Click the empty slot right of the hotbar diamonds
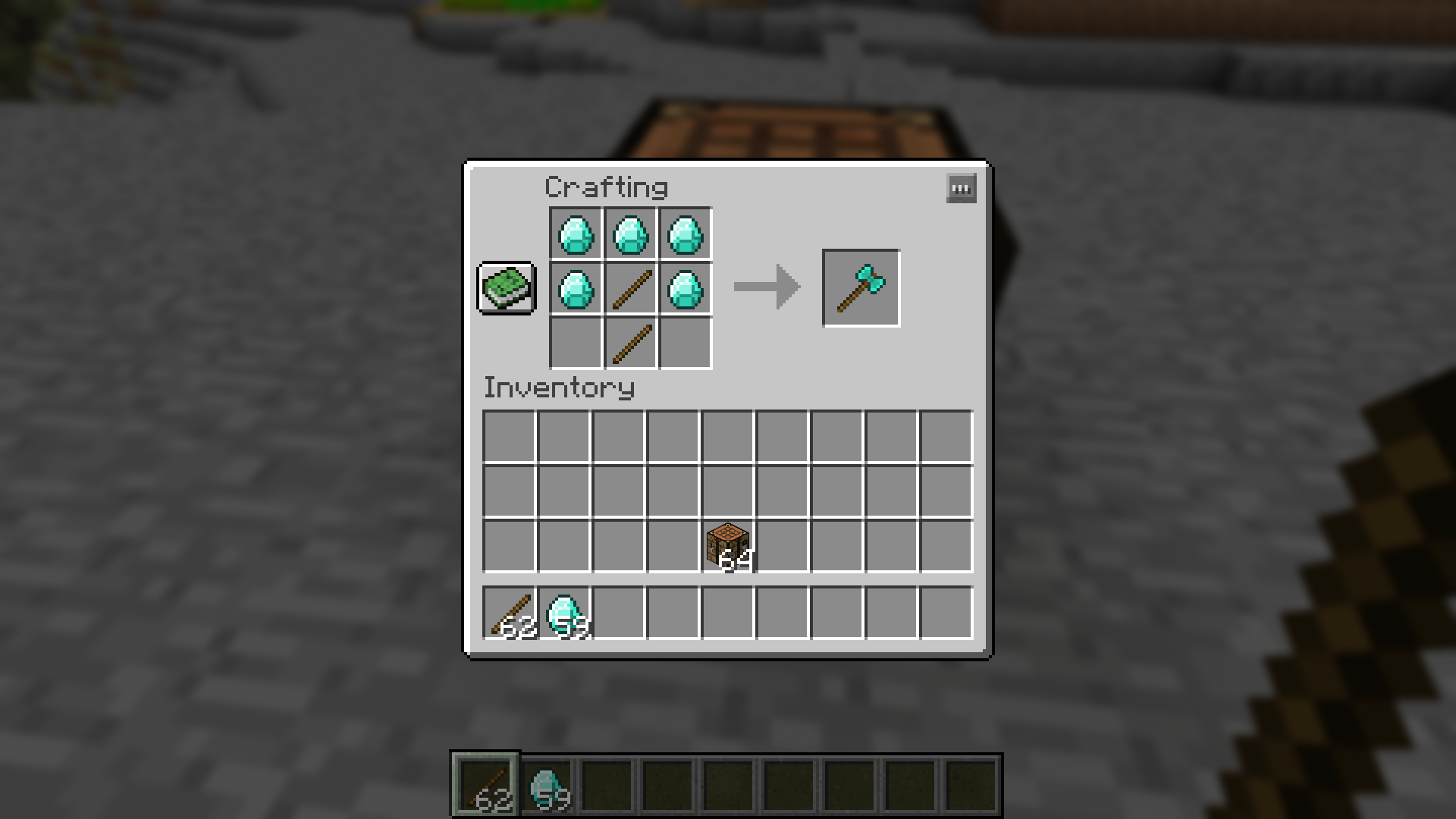1456x819 pixels. pyautogui.click(x=617, y=615)
